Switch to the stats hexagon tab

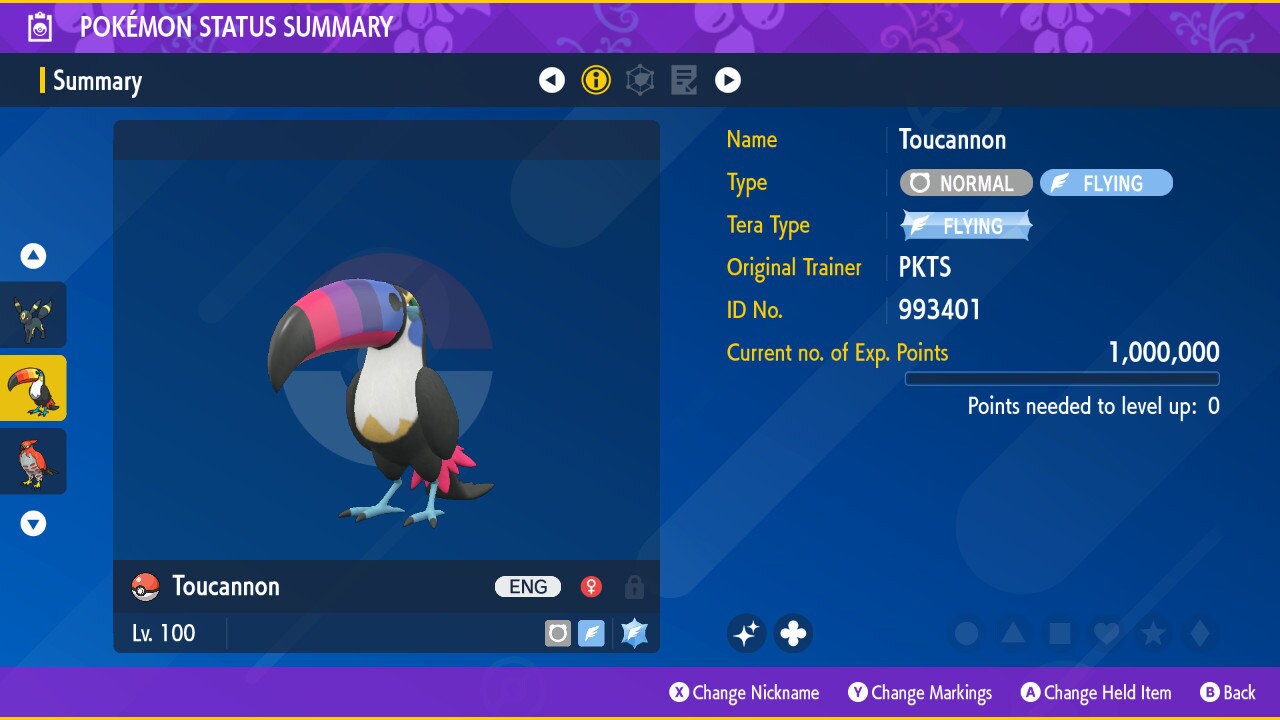click(640, 80)
